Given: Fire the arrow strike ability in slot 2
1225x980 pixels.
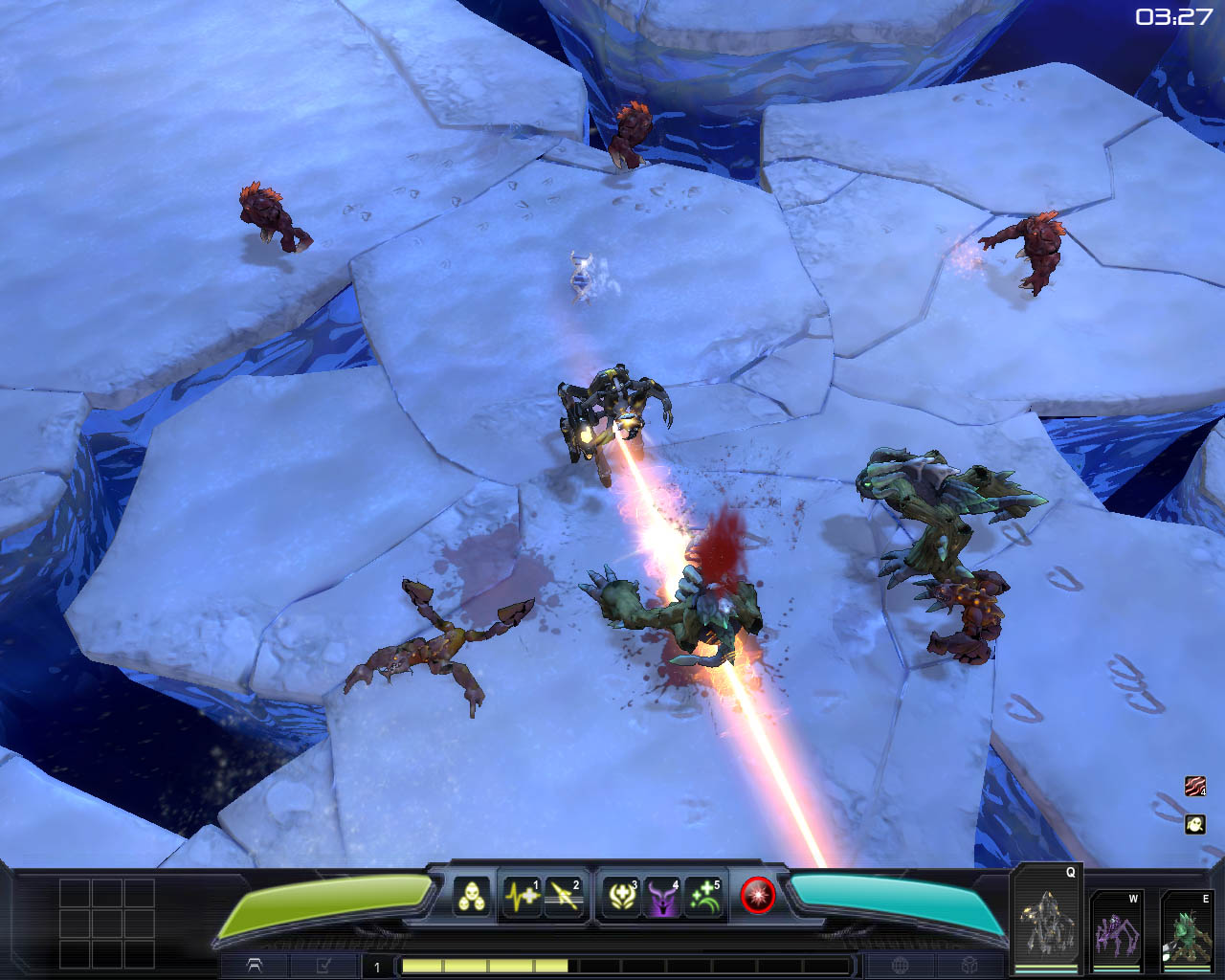Looking at the screenshot, I should tap(564, 897).
